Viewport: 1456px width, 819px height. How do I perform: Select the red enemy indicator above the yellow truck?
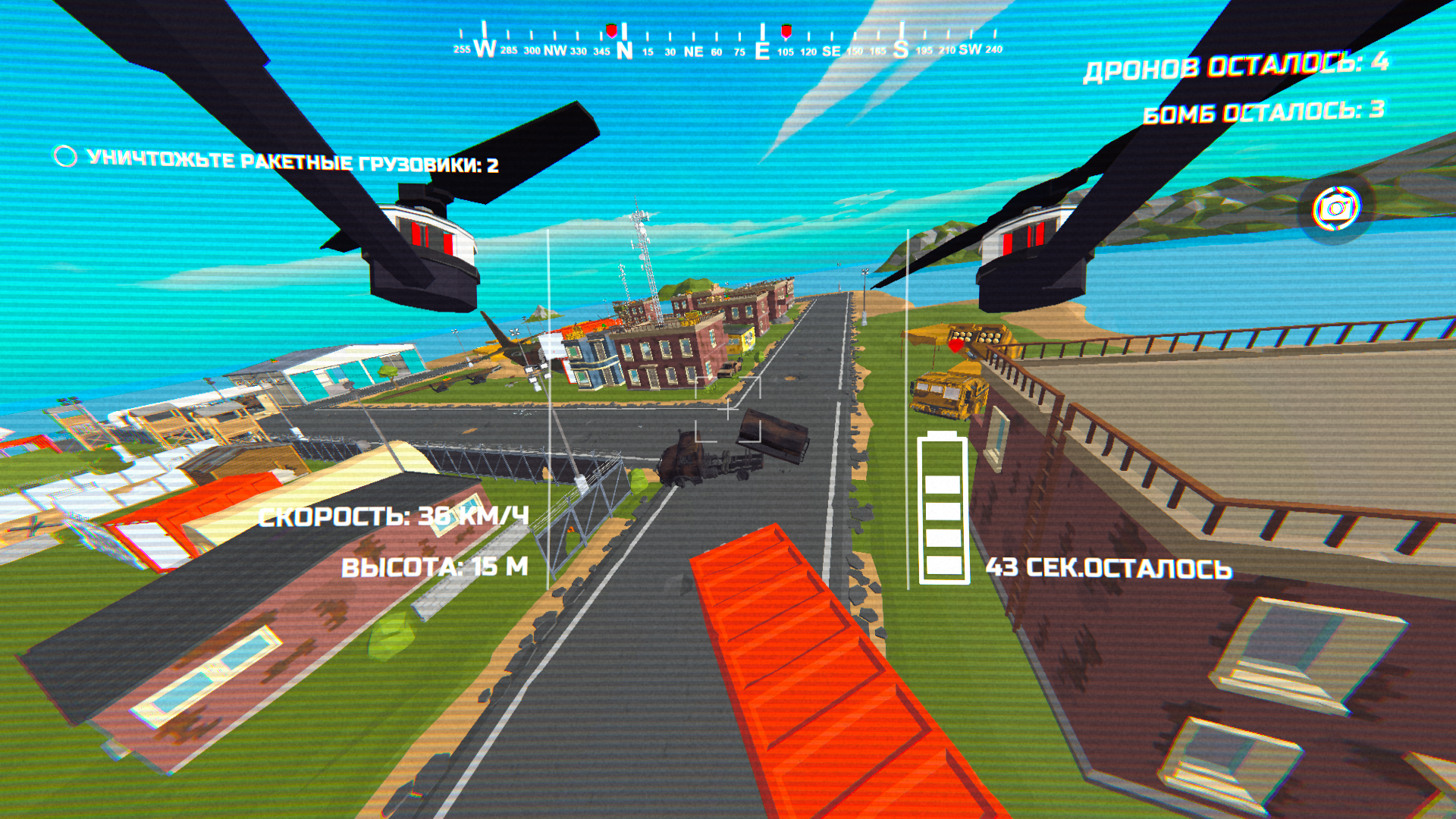click(x=956, y=346)
